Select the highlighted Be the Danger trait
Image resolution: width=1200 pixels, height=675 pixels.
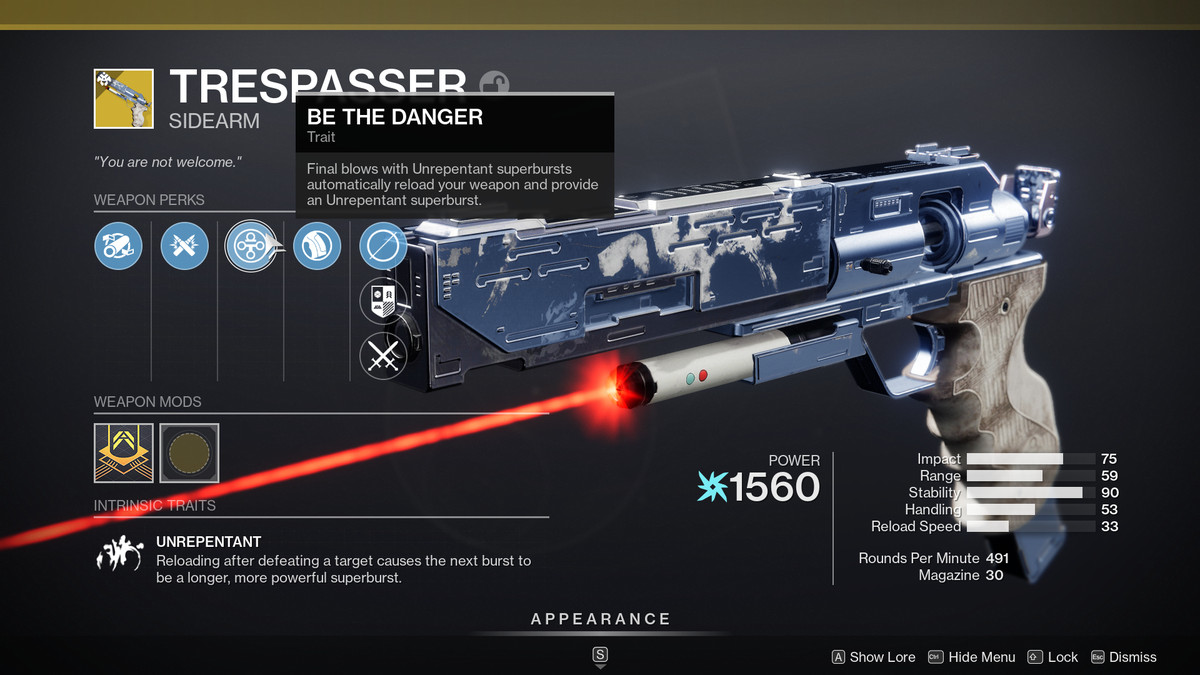pos(250,246)
